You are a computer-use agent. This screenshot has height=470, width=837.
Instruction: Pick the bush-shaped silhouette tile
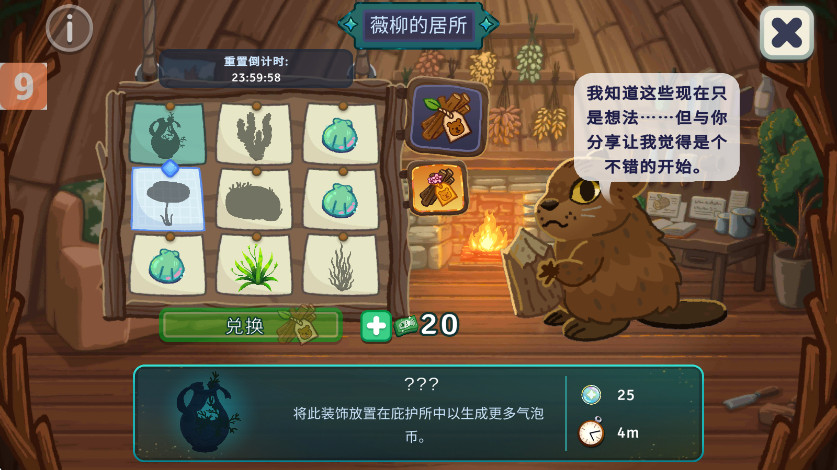(x=254, y=199)
